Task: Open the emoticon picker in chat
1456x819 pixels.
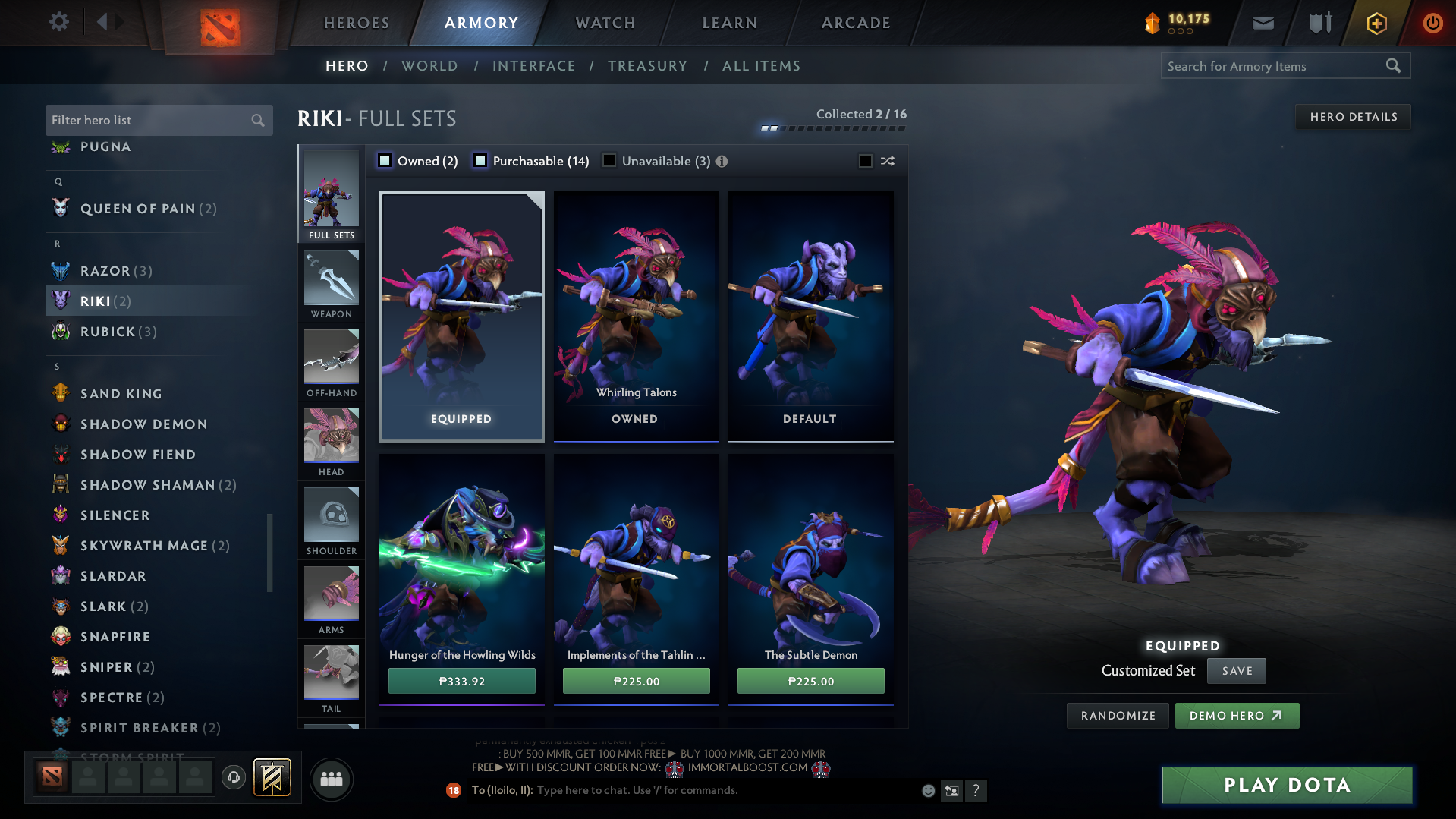Action: pos(927,790)
